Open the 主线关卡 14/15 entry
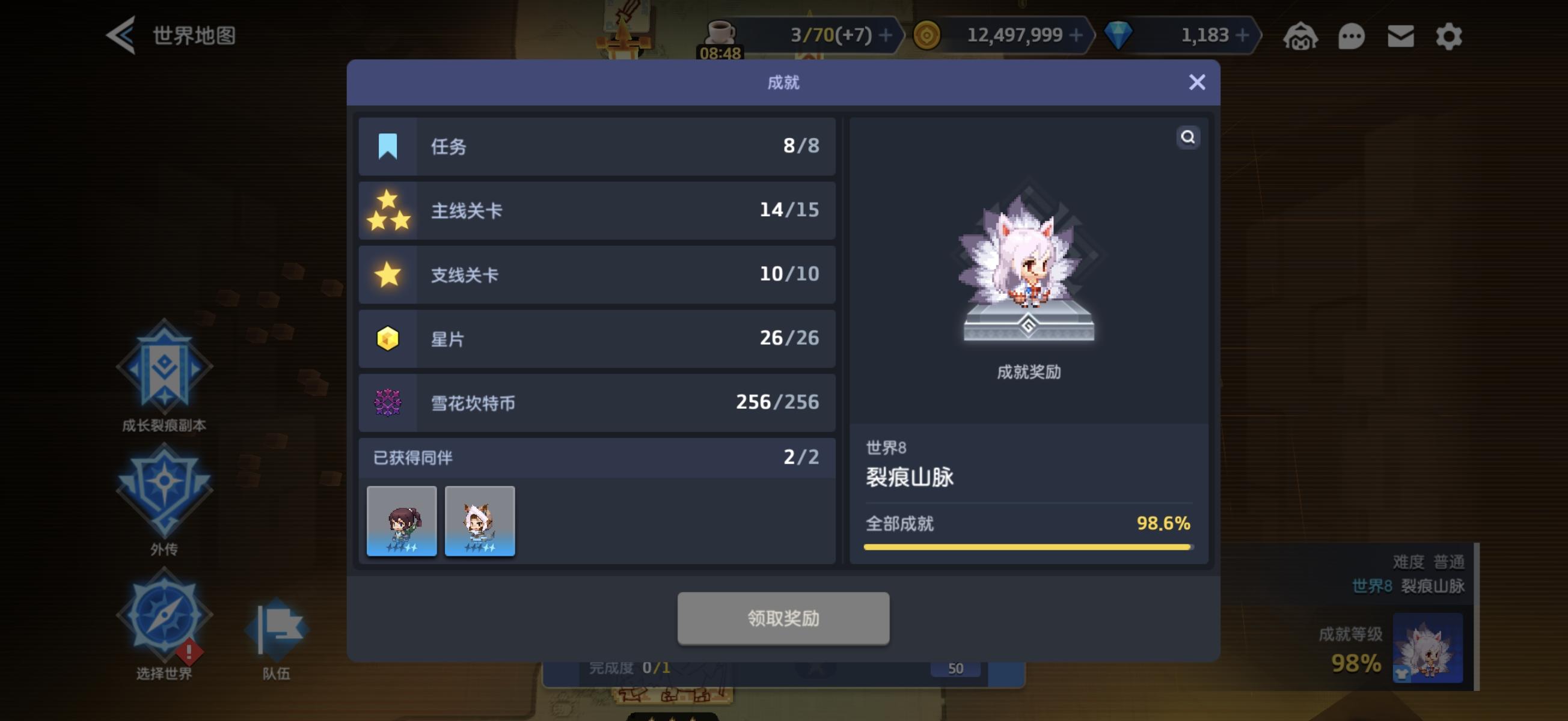This screenshot has height=721, width=1568. (x=598, y=210)
